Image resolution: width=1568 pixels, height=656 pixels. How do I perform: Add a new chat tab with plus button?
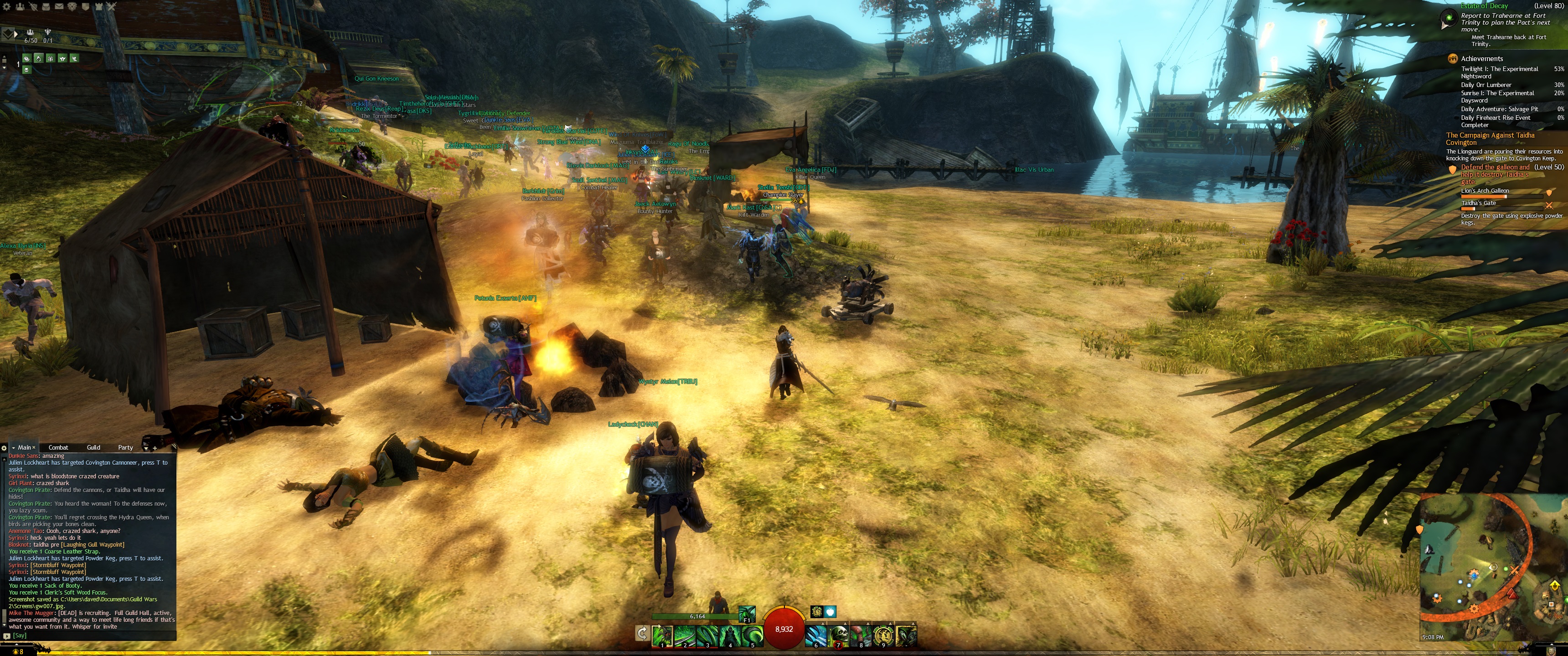(x=155, y=448)
